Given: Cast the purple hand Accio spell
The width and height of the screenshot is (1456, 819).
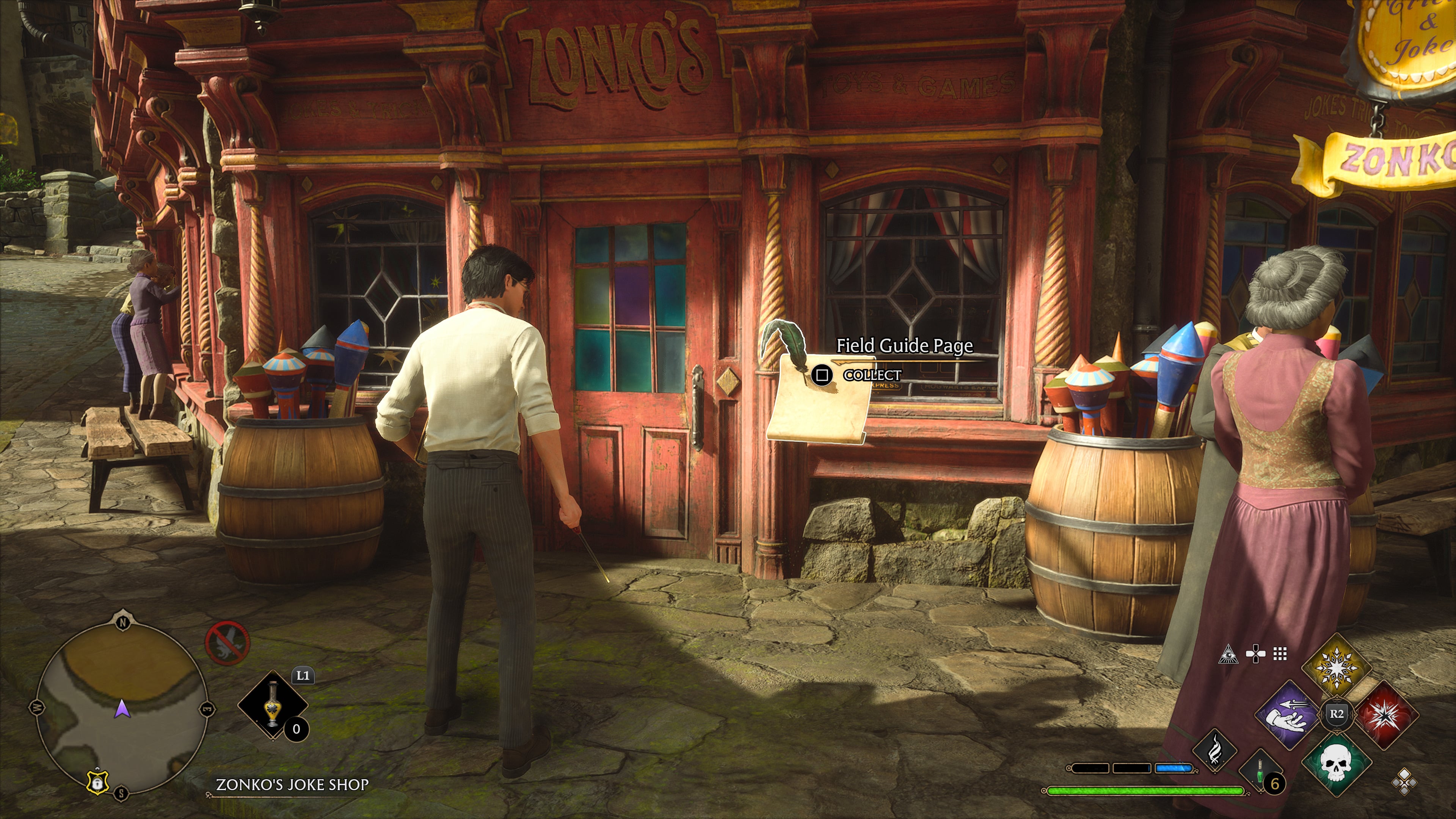Looking at the screenshot, I should pos(1289,714).
